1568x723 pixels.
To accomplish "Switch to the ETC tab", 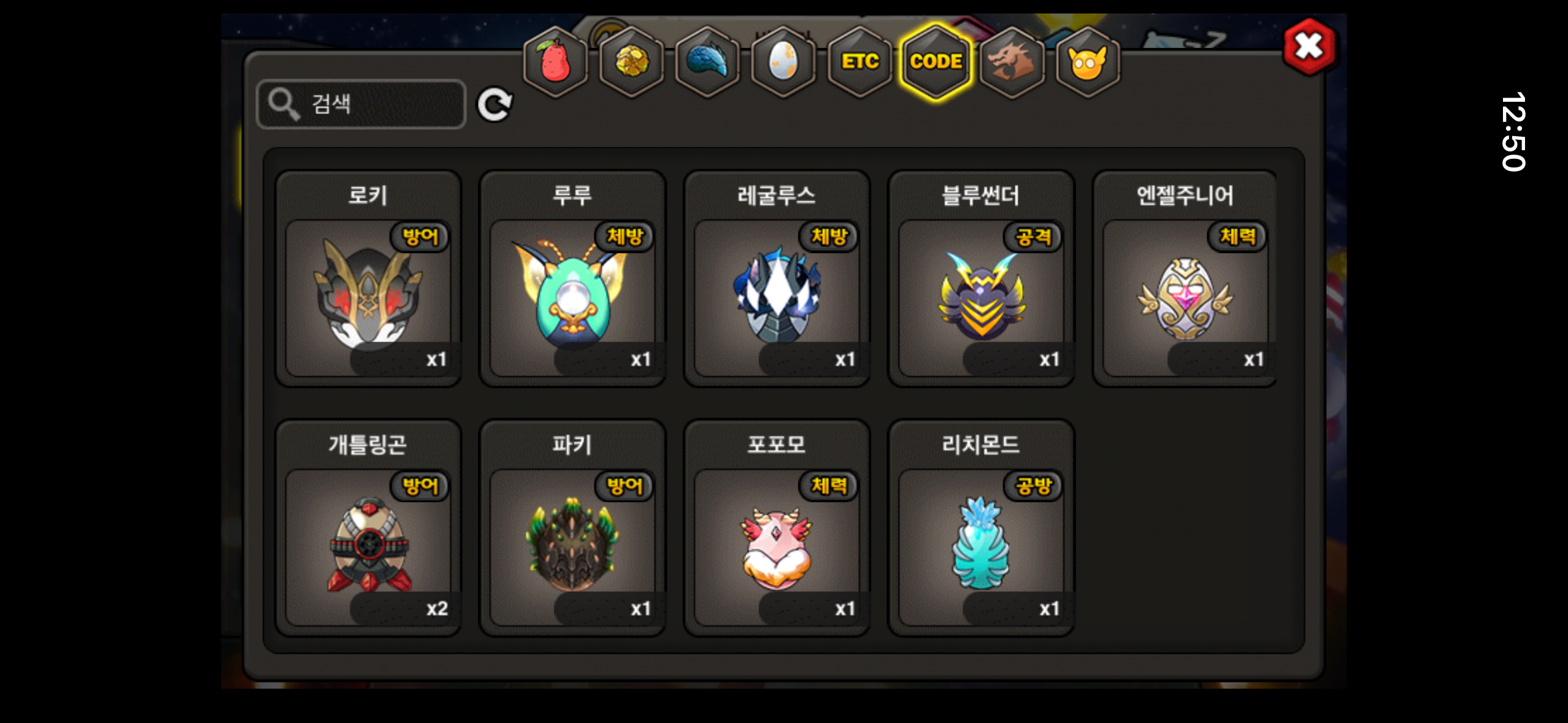I will 859,62.
